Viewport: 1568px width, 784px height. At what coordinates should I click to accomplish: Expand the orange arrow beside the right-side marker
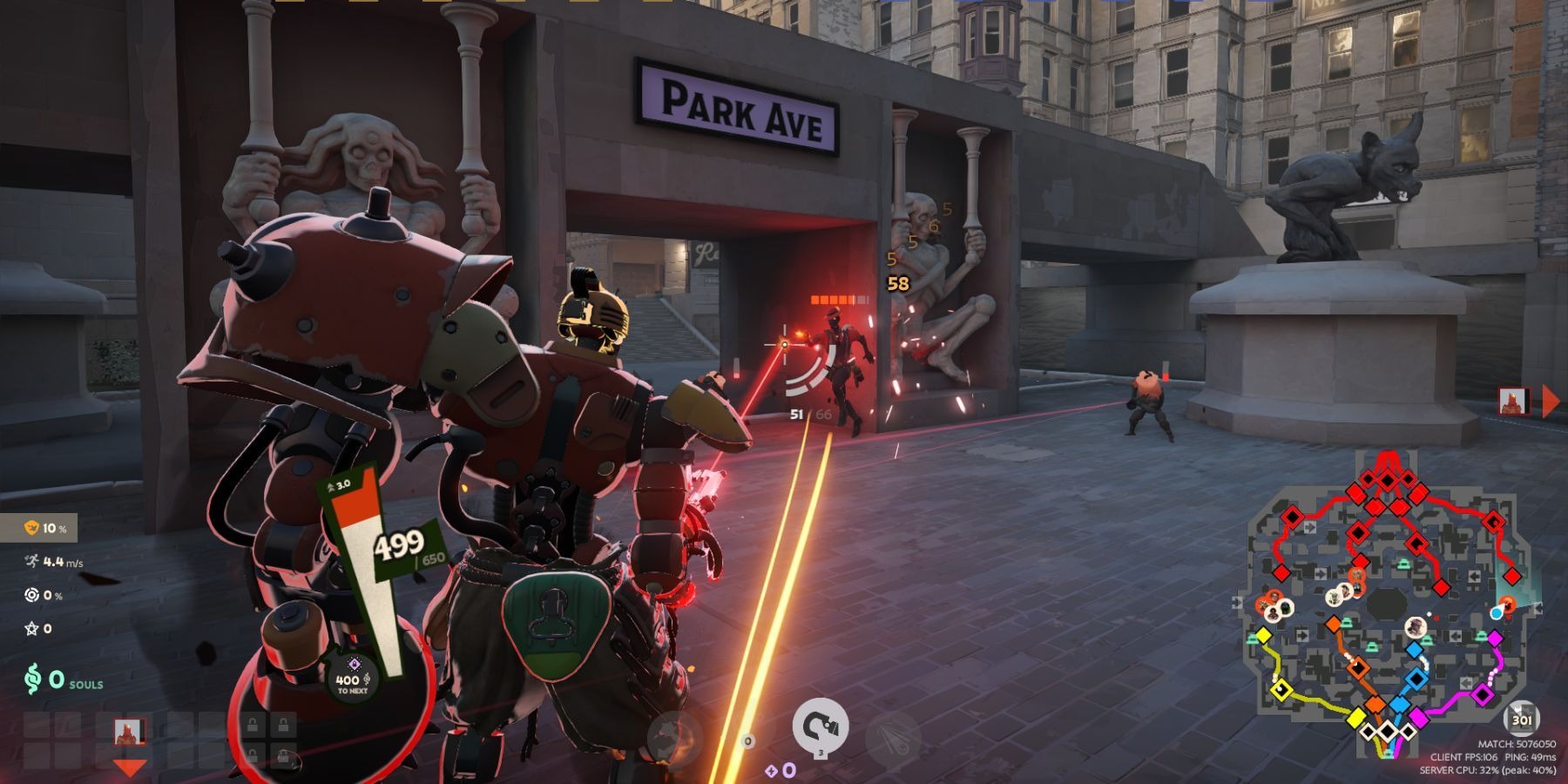tap(1551, 399)
